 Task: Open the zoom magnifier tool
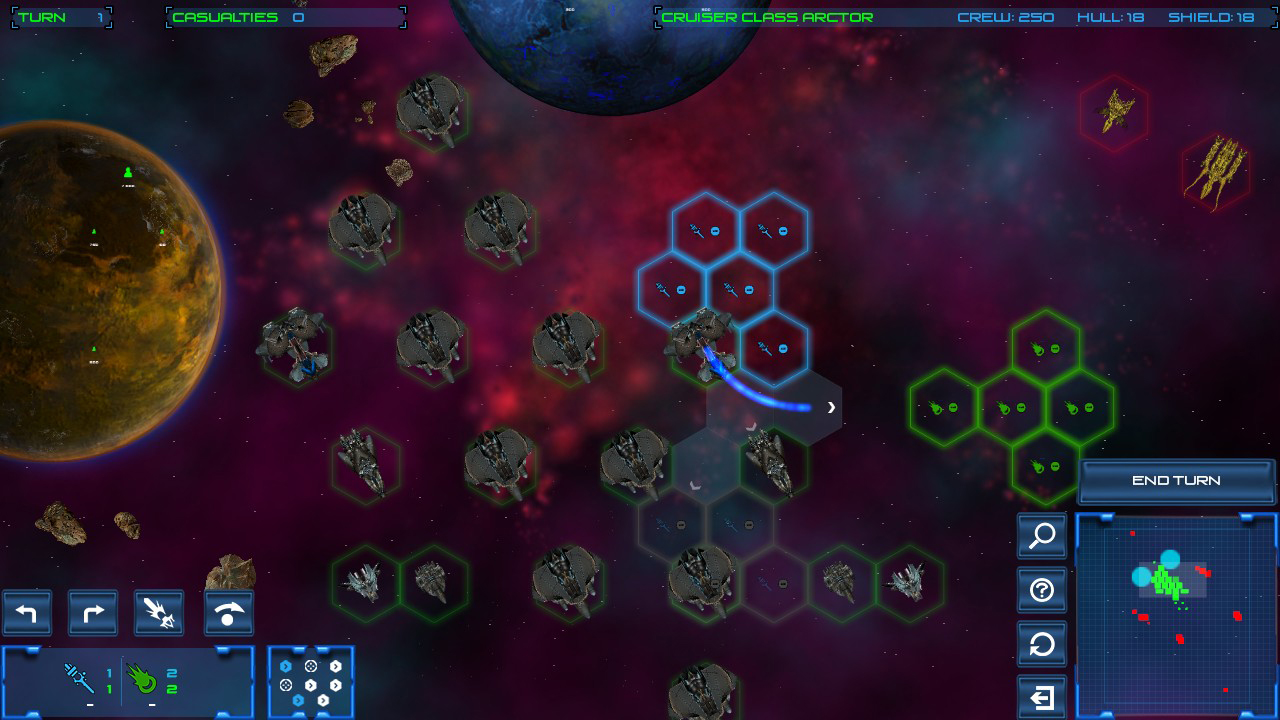[1041, 537]
